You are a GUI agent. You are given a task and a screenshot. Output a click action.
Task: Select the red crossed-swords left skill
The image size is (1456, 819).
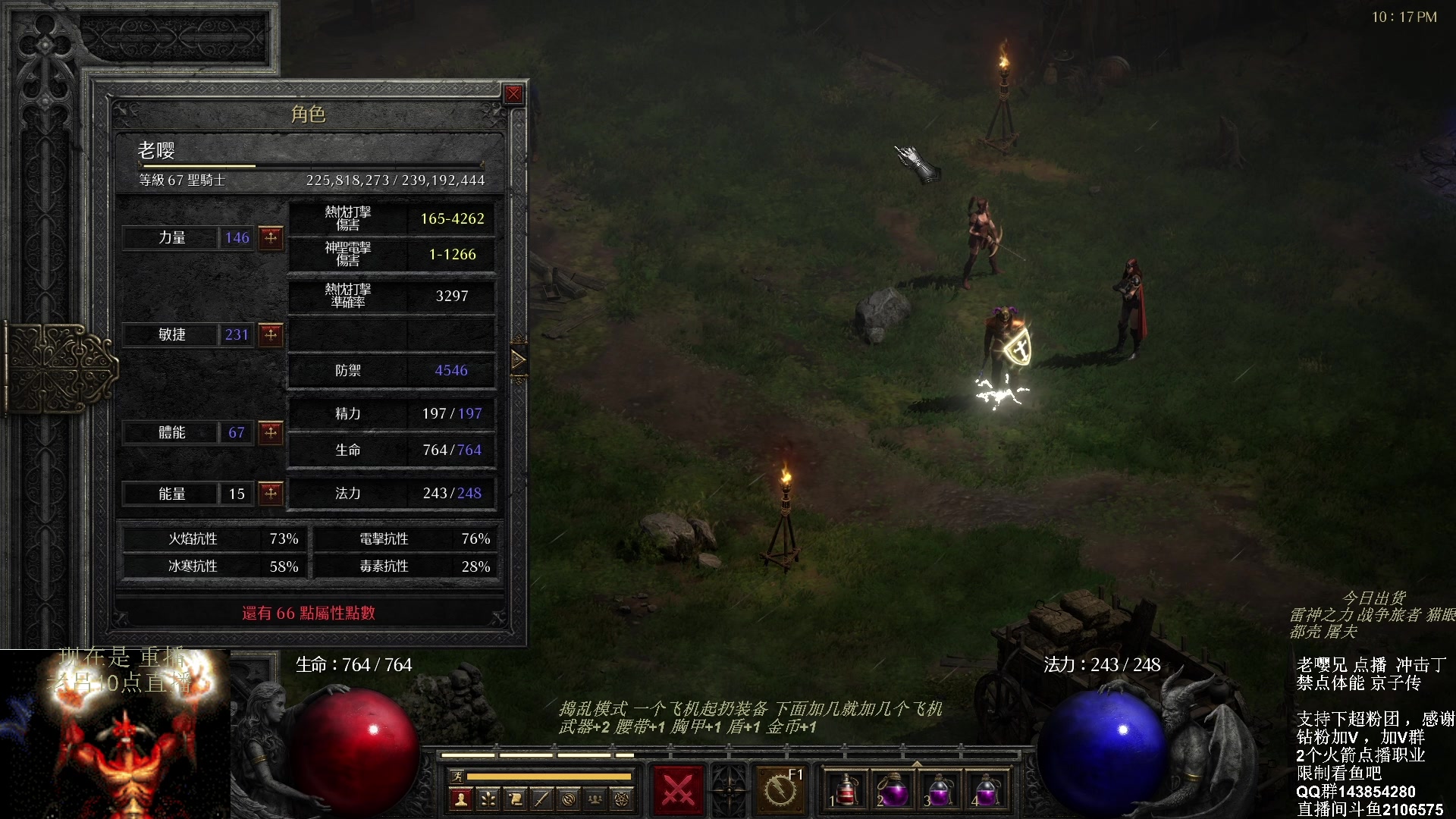[678, 790]
